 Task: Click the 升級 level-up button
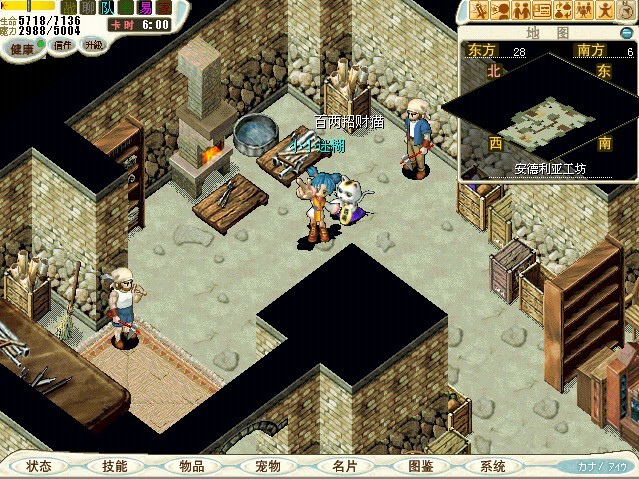pyautogui.click(x=94, y=45)
